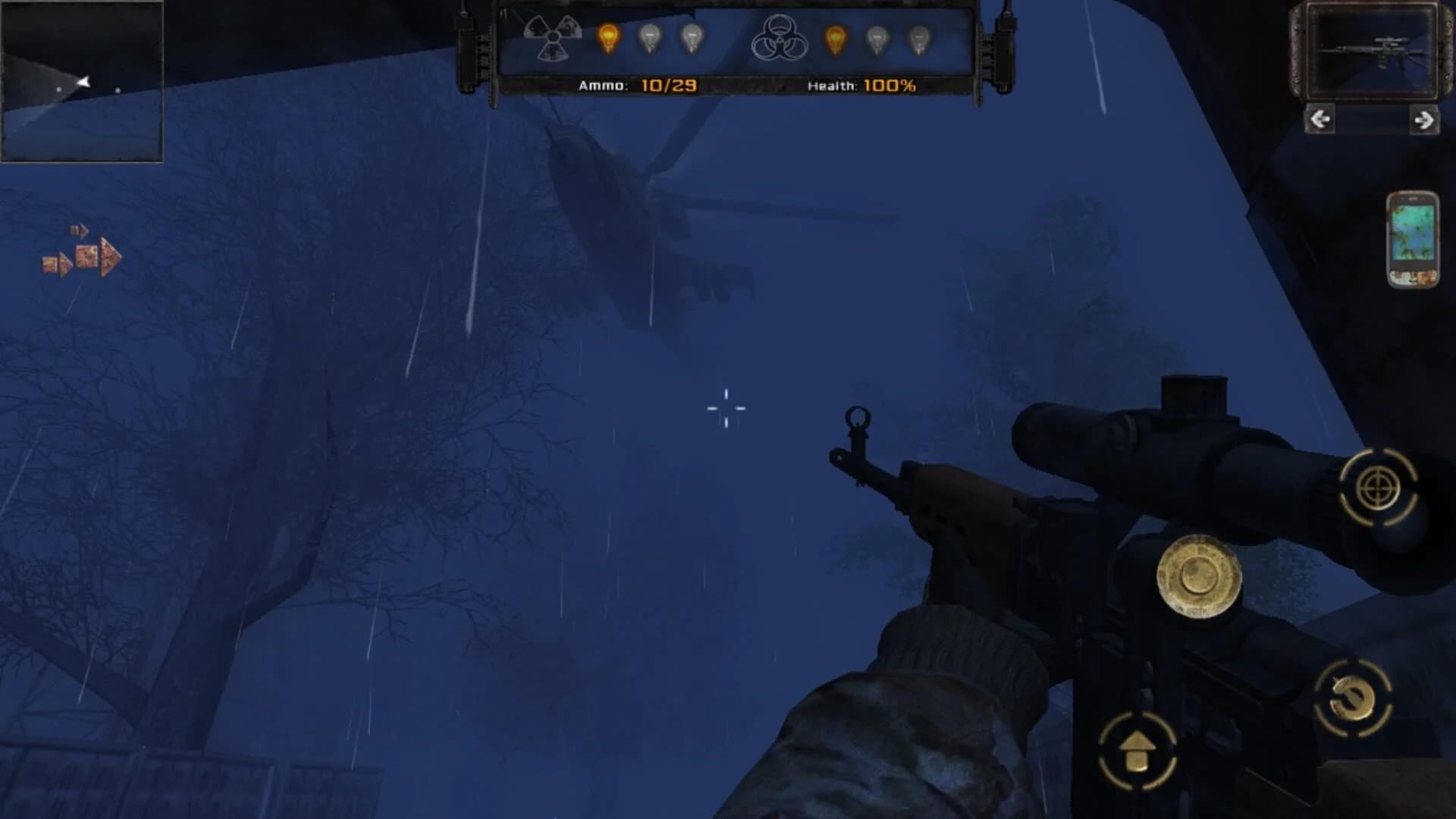This screenshot has height=819, width=1456.
Task: Click the second grey radiation bulb
Action: [x=651, y=36]
